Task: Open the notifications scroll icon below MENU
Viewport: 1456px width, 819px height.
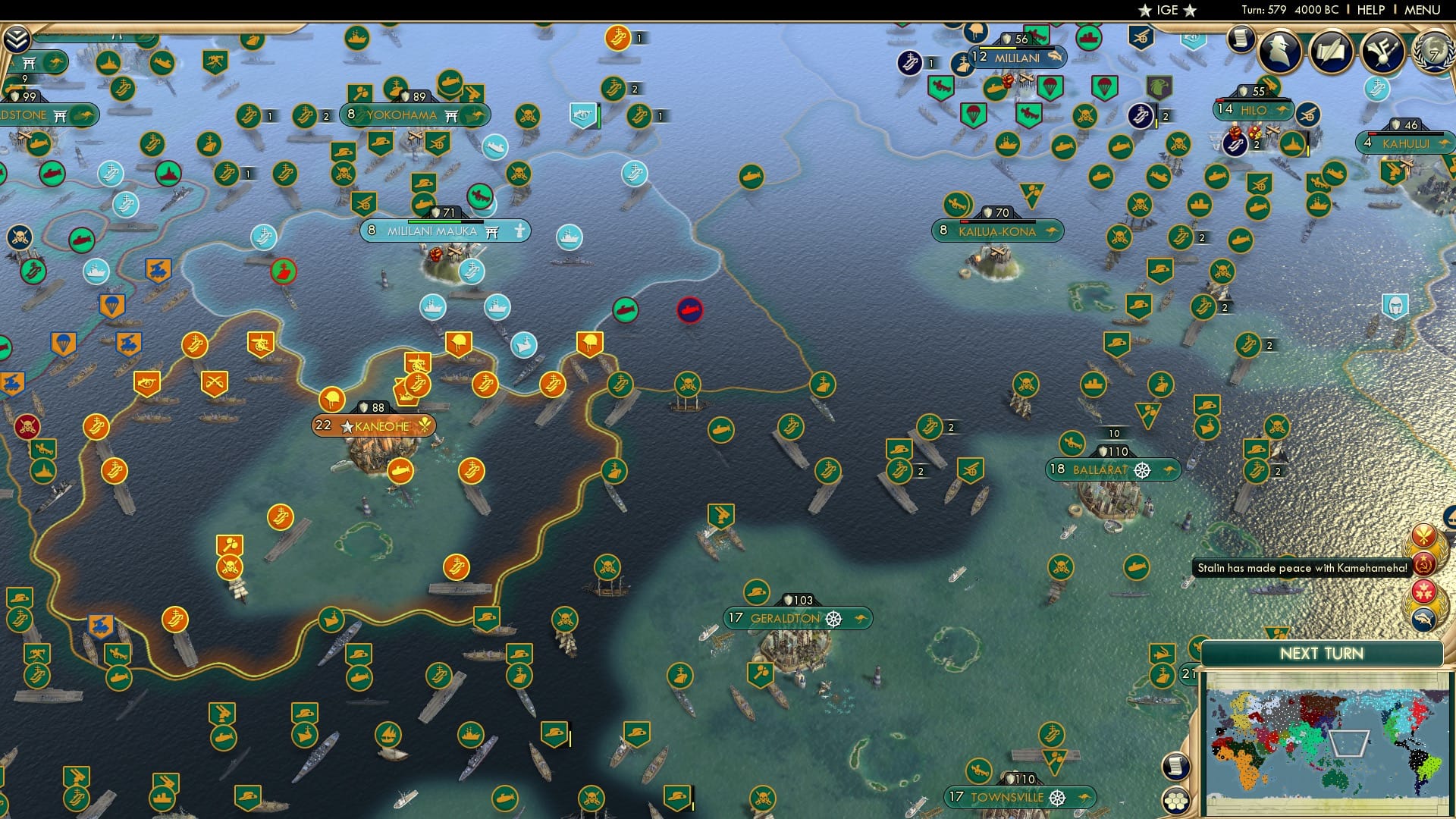Action: (1241, 38)
